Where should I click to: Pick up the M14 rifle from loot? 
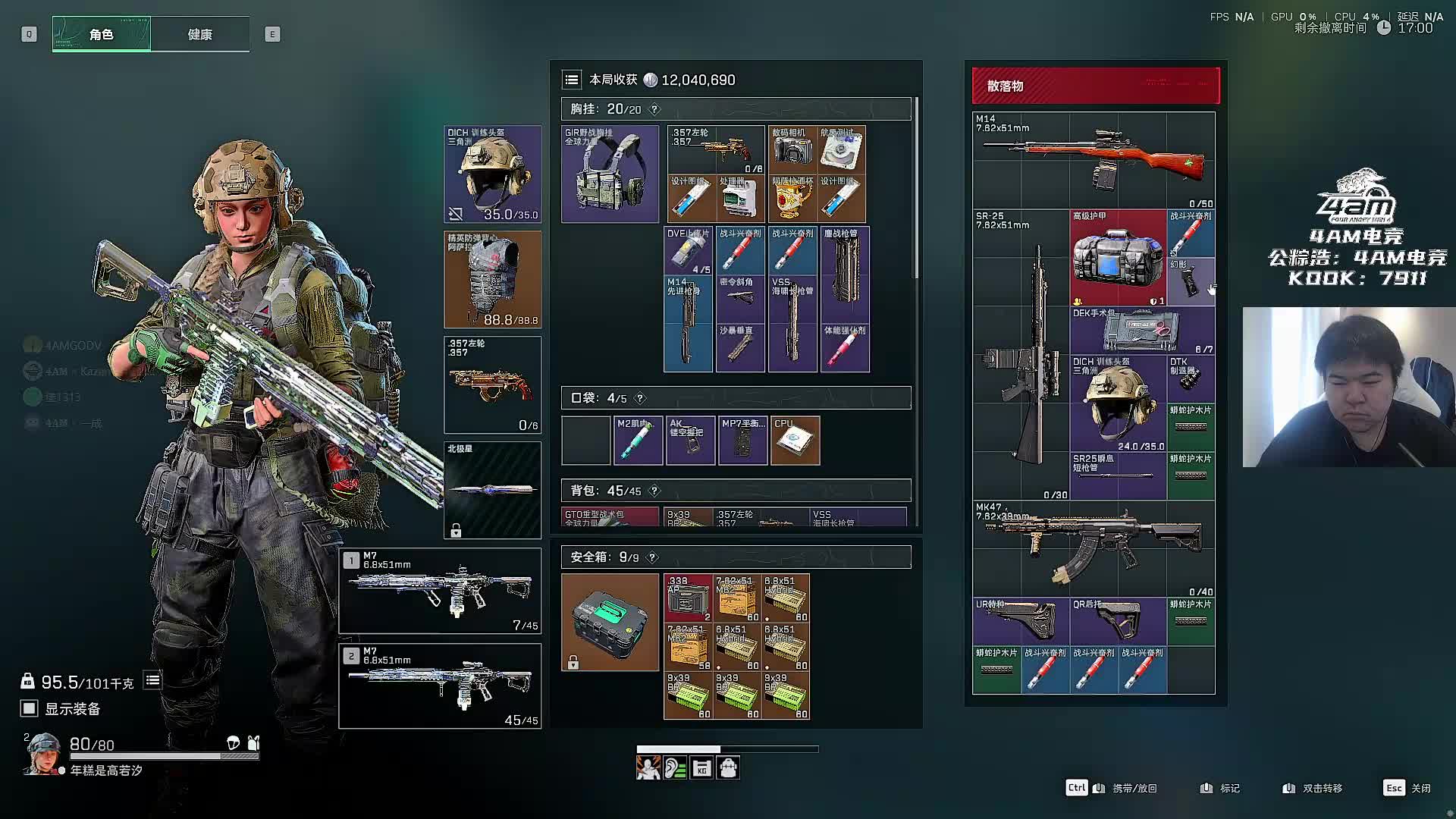(x=1093, y=161)
